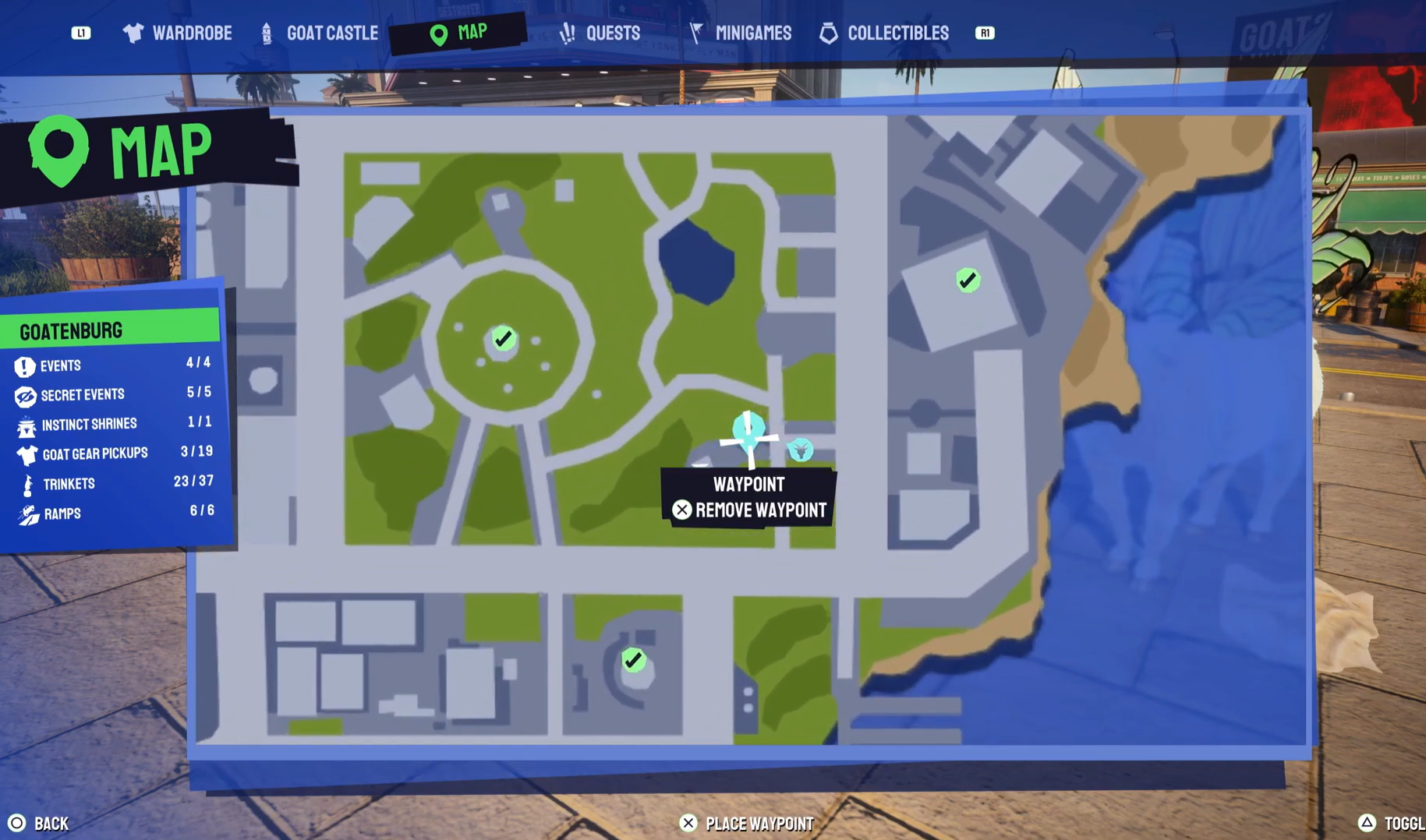Viewport: 1426px width, 840px height.
Task: Click the Goat Gear Pickups icon
Action: [x=26, y=454]
